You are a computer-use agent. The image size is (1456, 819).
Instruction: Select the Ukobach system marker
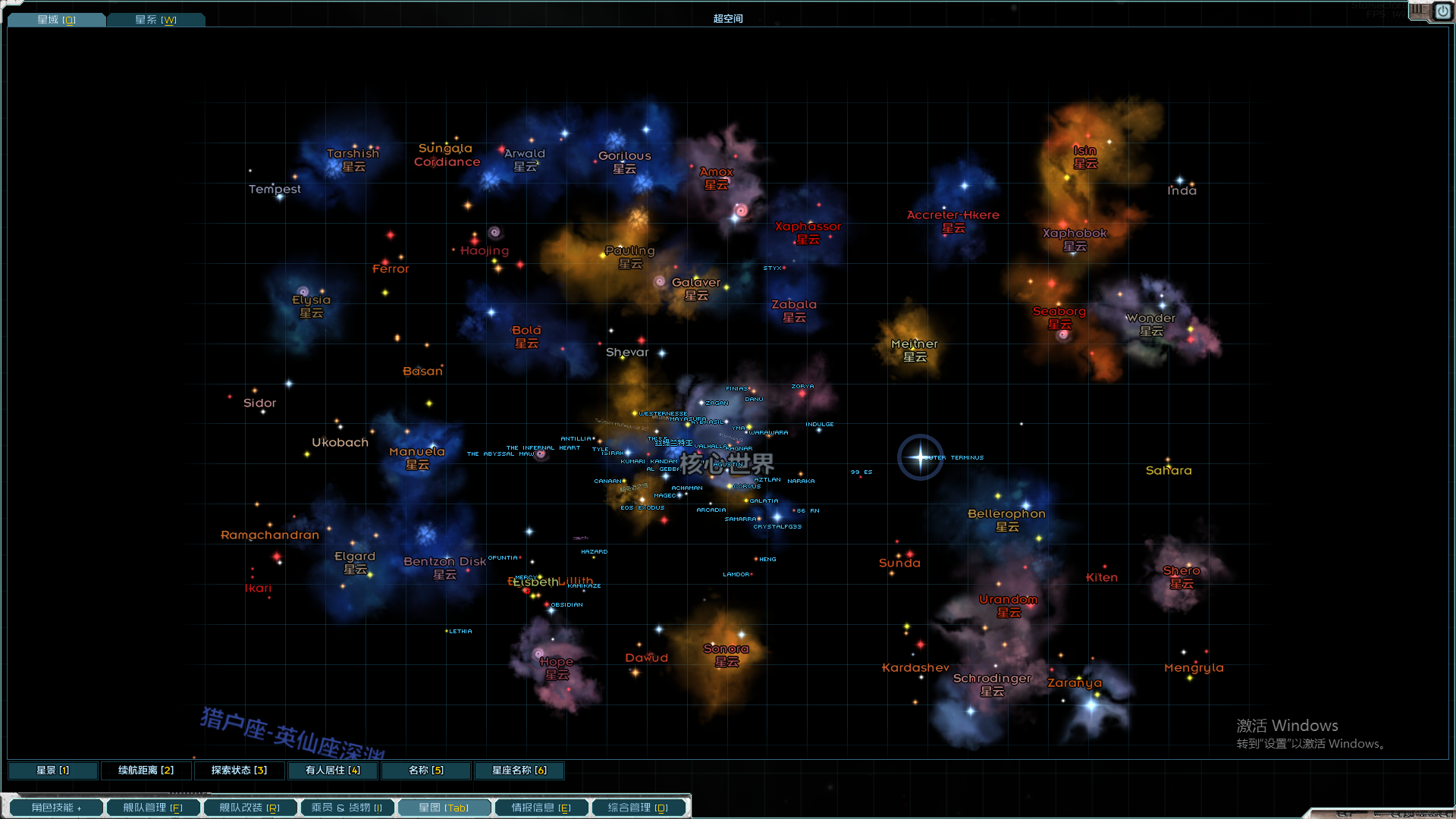340,441
